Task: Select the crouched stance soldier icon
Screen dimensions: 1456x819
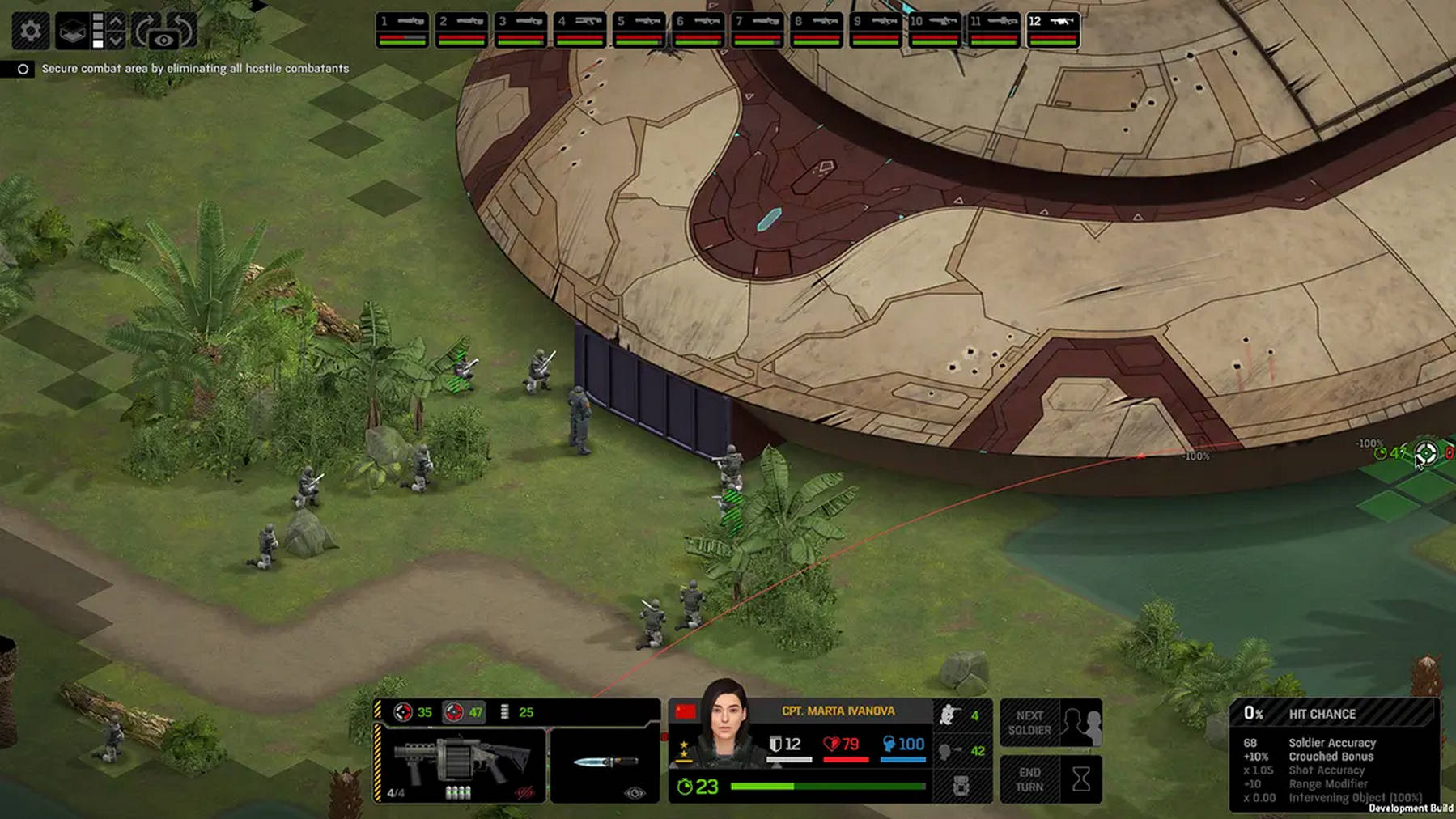Action: [949, 715]
